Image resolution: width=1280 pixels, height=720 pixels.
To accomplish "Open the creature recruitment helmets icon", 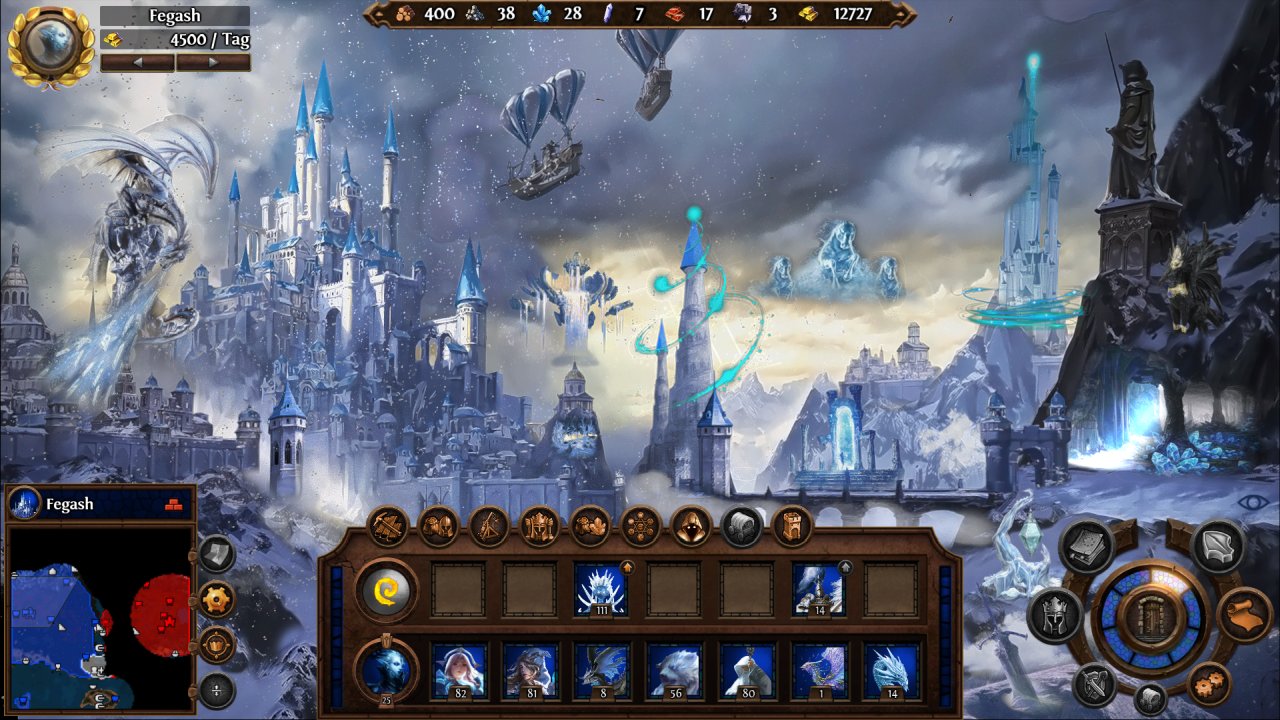I will 438,526.
